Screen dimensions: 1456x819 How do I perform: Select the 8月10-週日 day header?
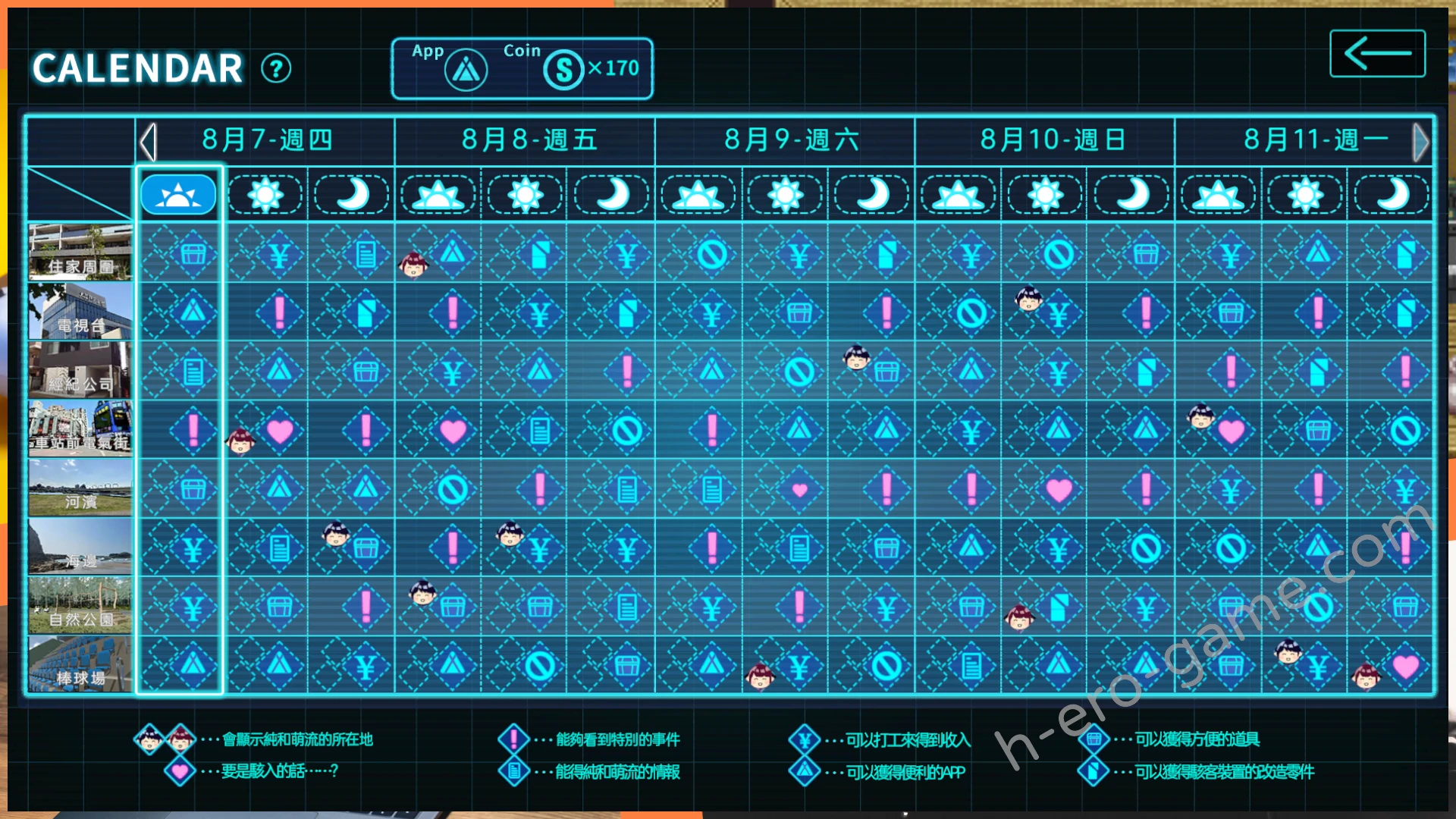(1052, 140)
